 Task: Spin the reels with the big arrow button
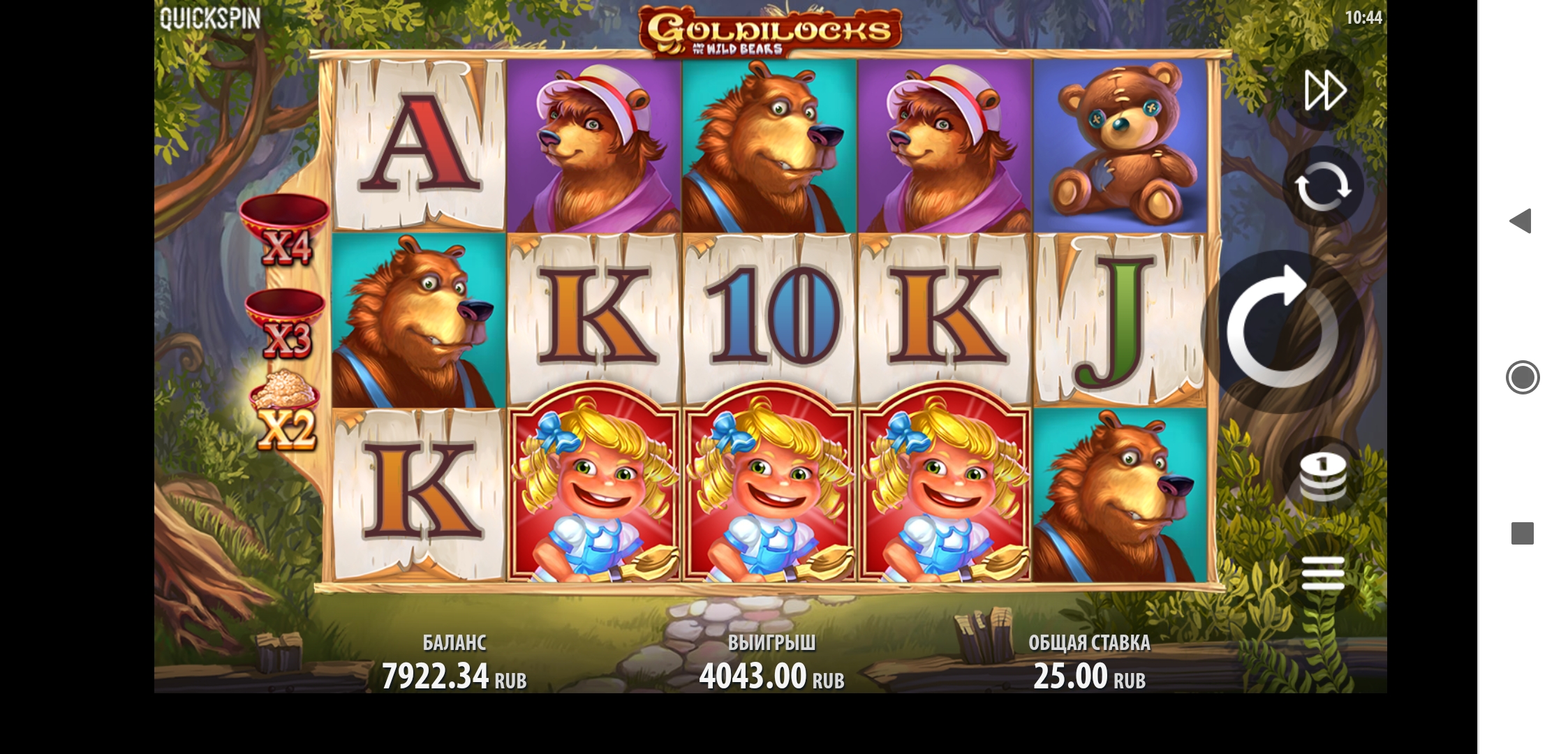[x=1282, y=331]
